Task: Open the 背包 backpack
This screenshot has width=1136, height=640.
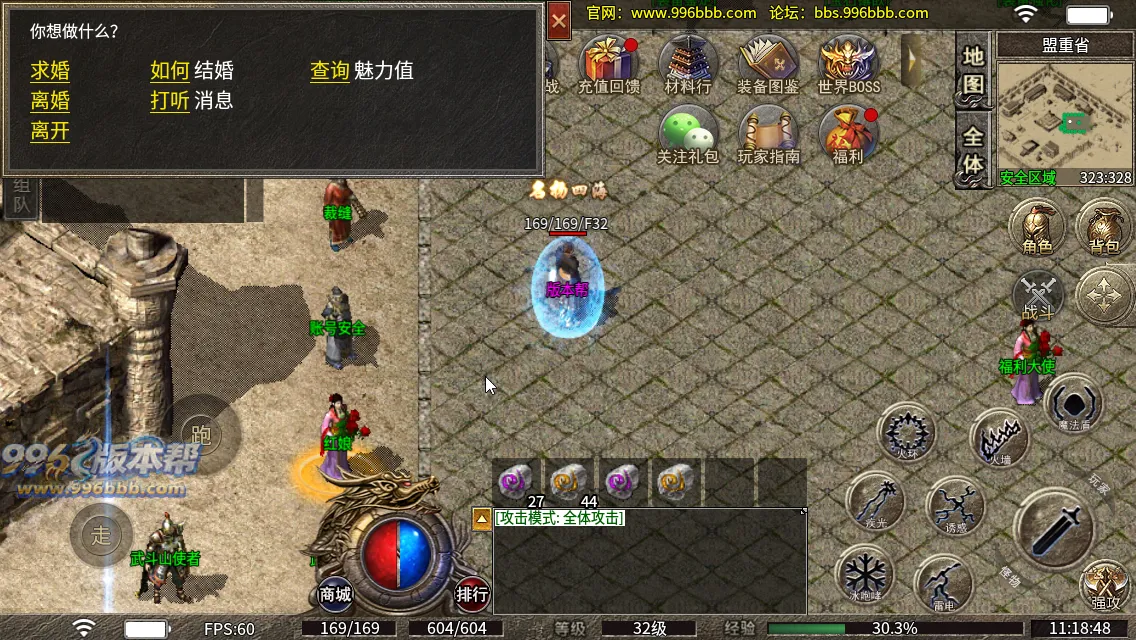Action: point(1104,226)
